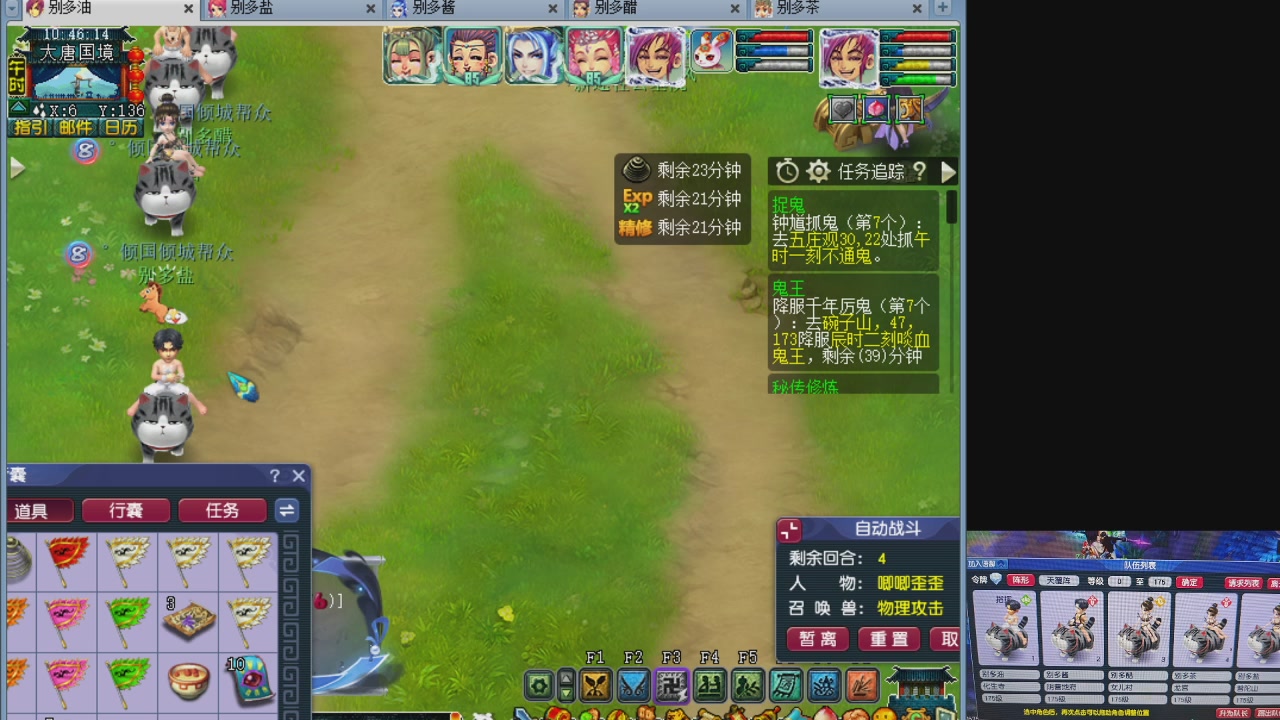The image size is (1280, 720).
Task: Open the bottom toolbar settings gear
Action: coord(538,686)
